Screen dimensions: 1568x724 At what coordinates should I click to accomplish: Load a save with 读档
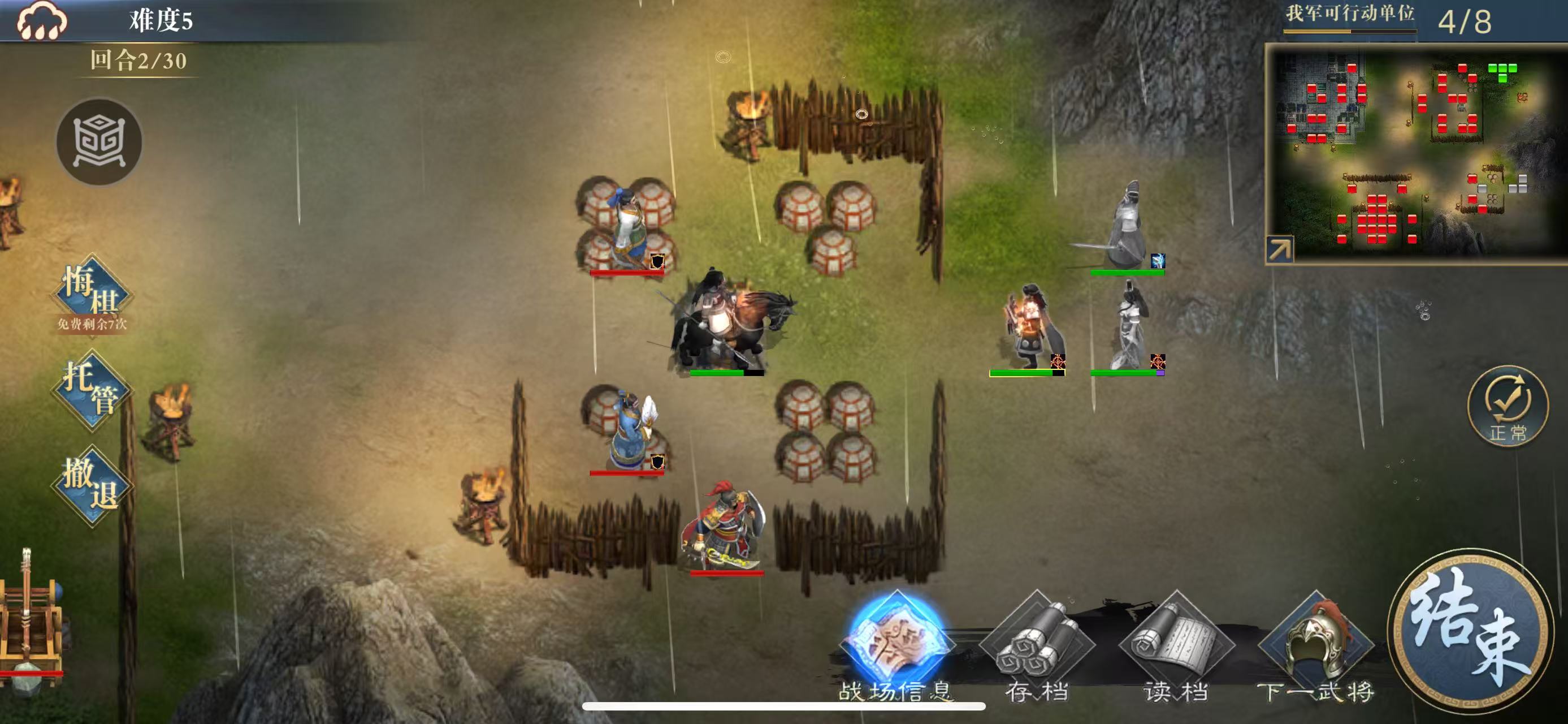(x=1176, y=647)
